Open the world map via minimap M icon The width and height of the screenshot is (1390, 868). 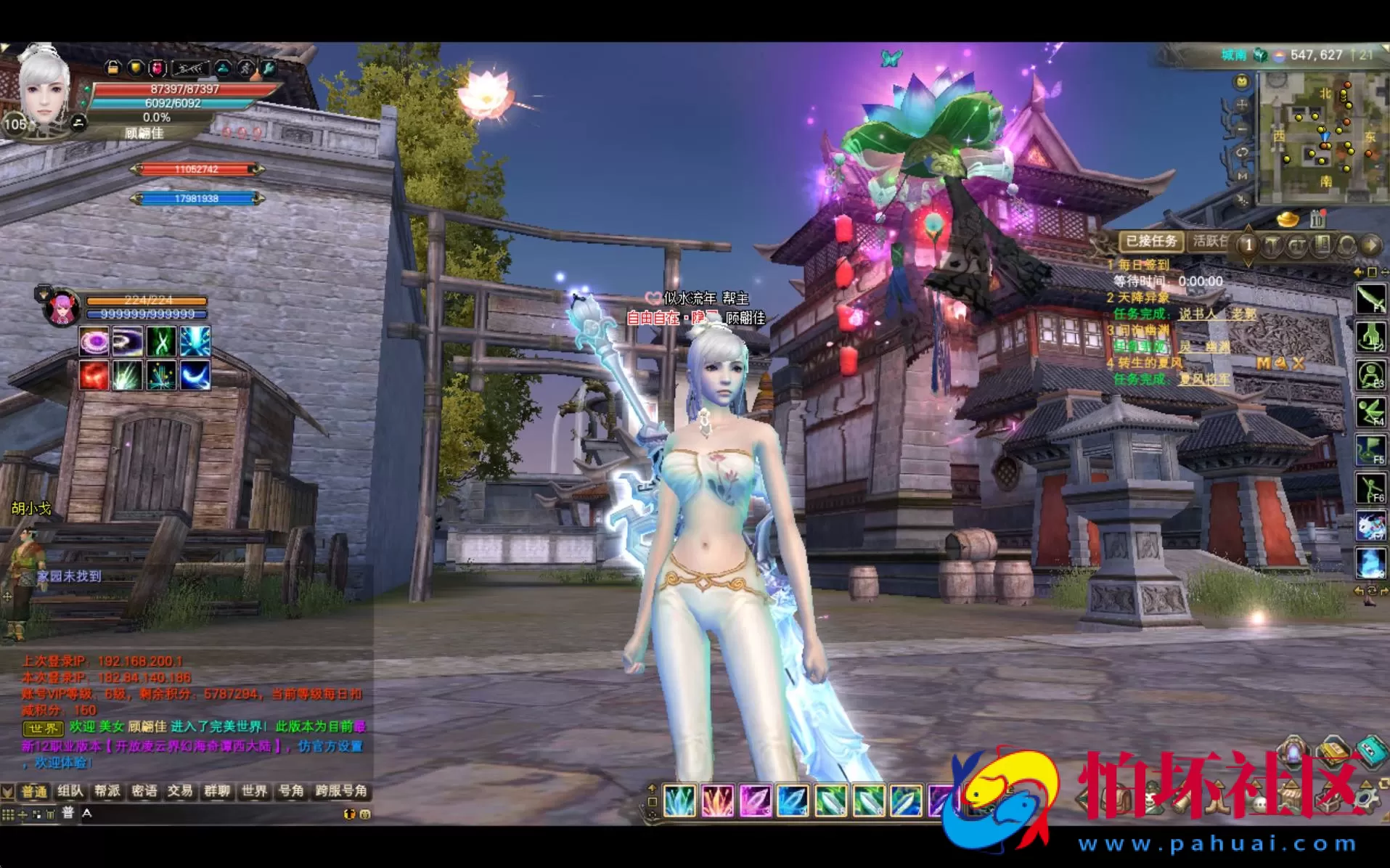tap(1241, 177)
